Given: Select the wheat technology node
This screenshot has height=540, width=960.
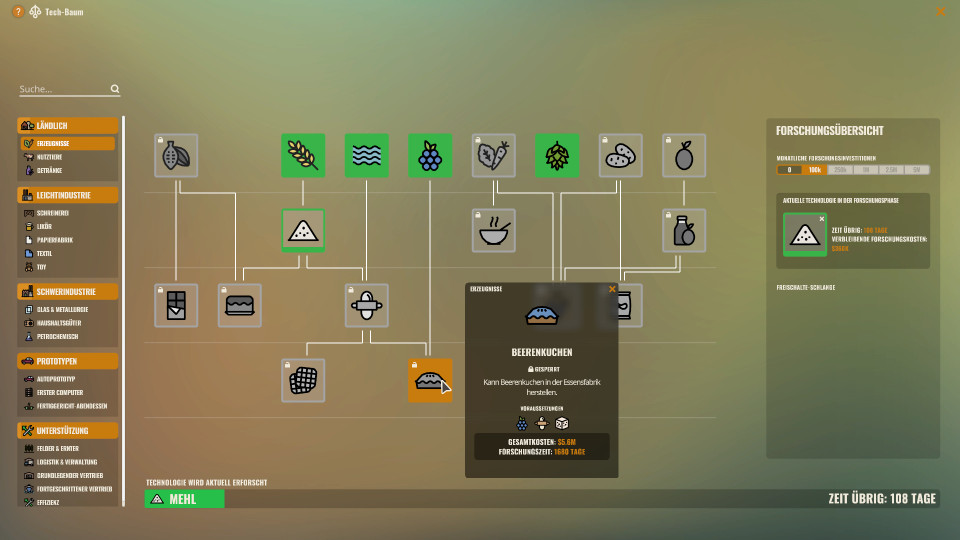Looking at the screenshot, I should (303, 155).
